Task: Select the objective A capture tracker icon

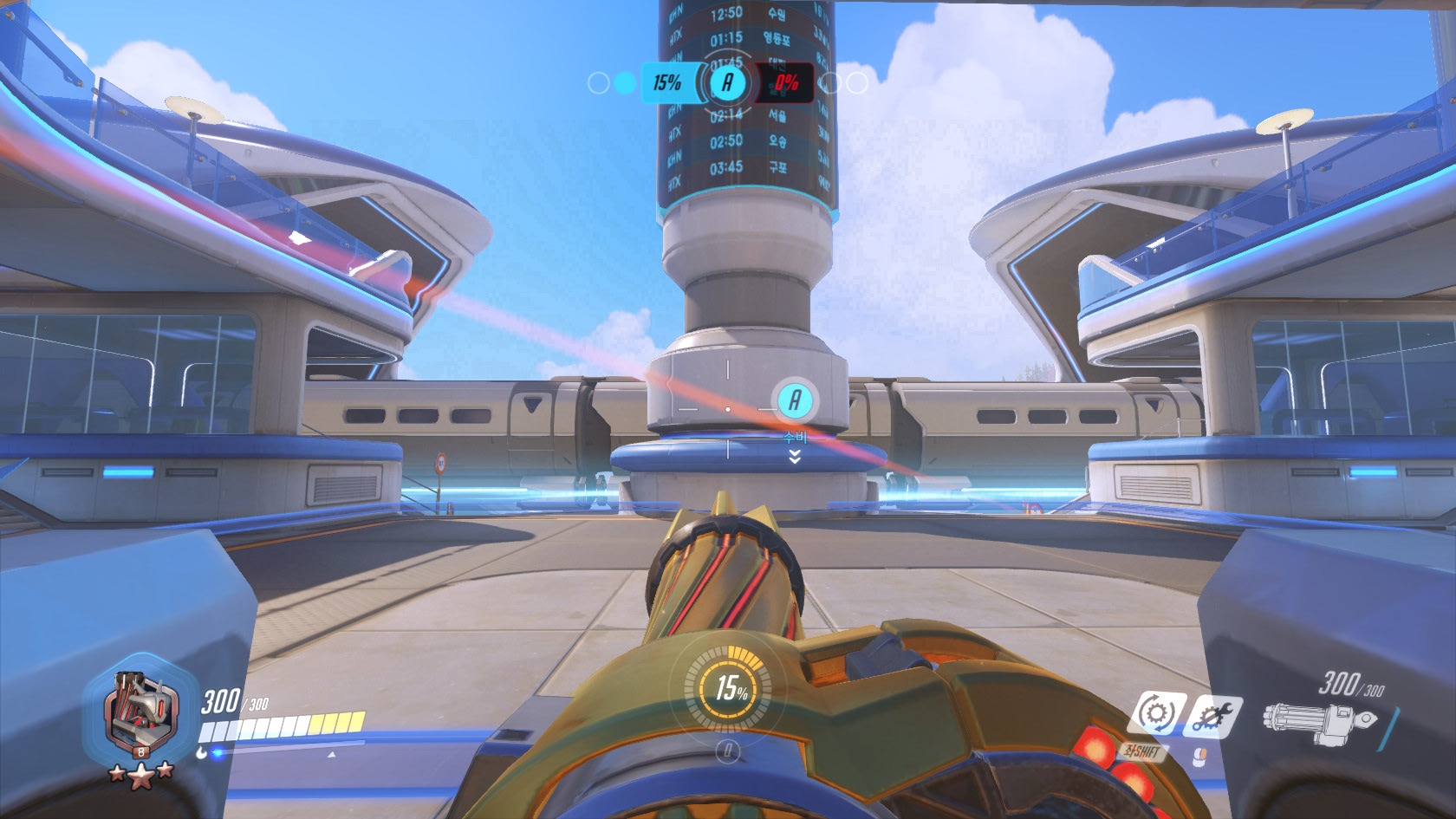Action: 727,83
